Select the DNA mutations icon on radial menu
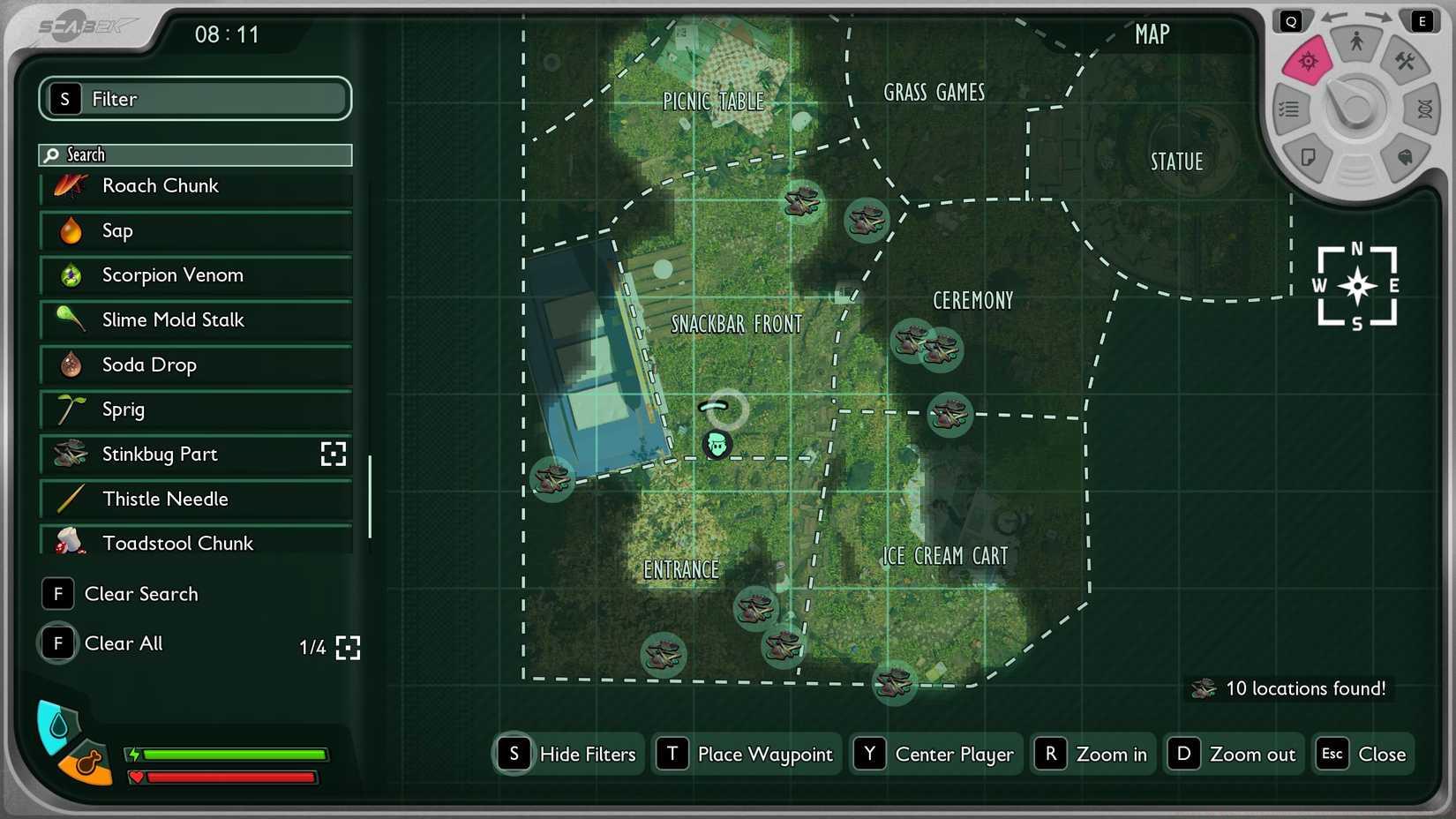The height and width of the screenshot is (819, 1456). pos(1423,109)
